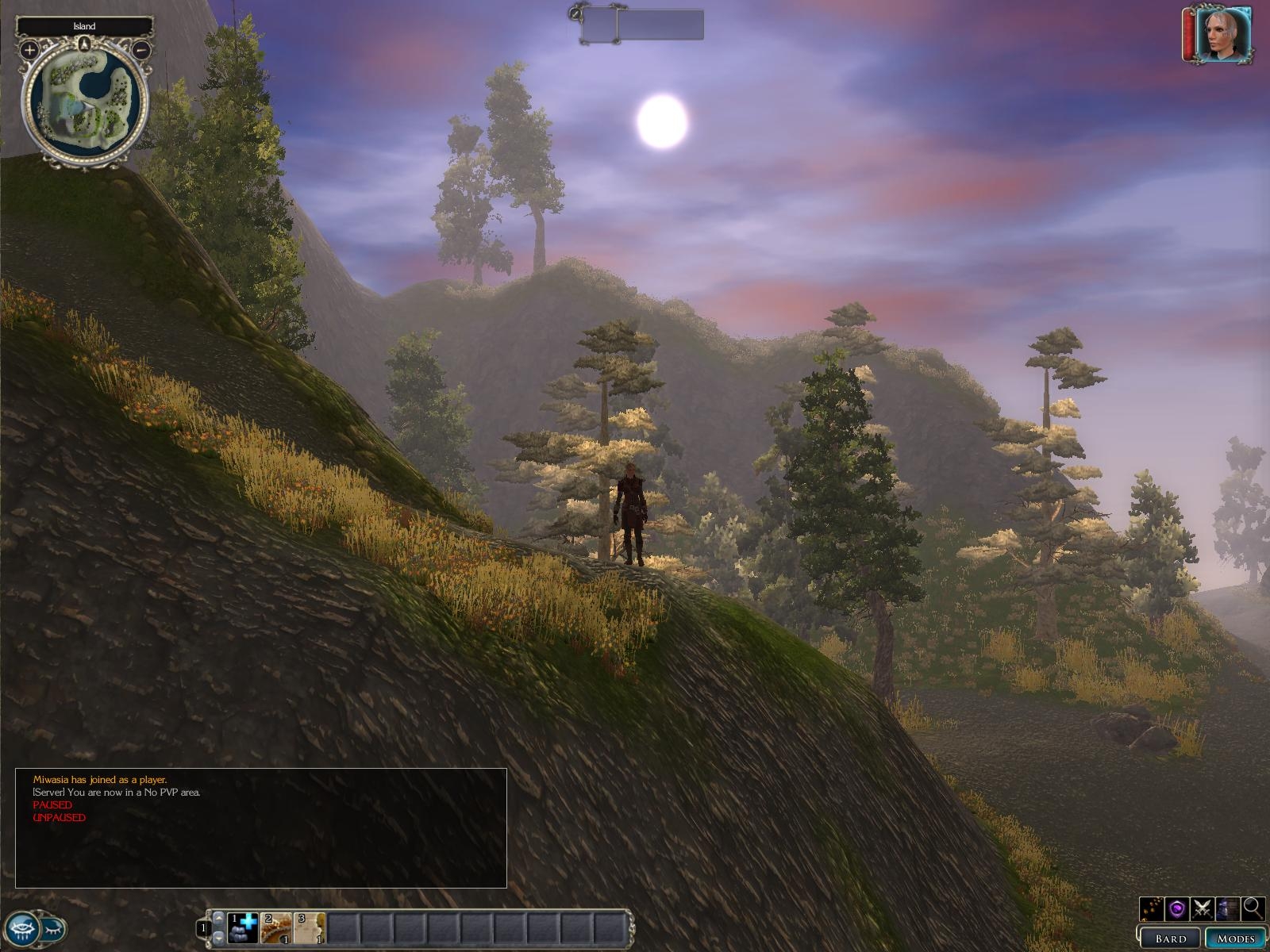This screenshot has height=952, width=1270.
Task: Click the chat log window
Action: 261,827
